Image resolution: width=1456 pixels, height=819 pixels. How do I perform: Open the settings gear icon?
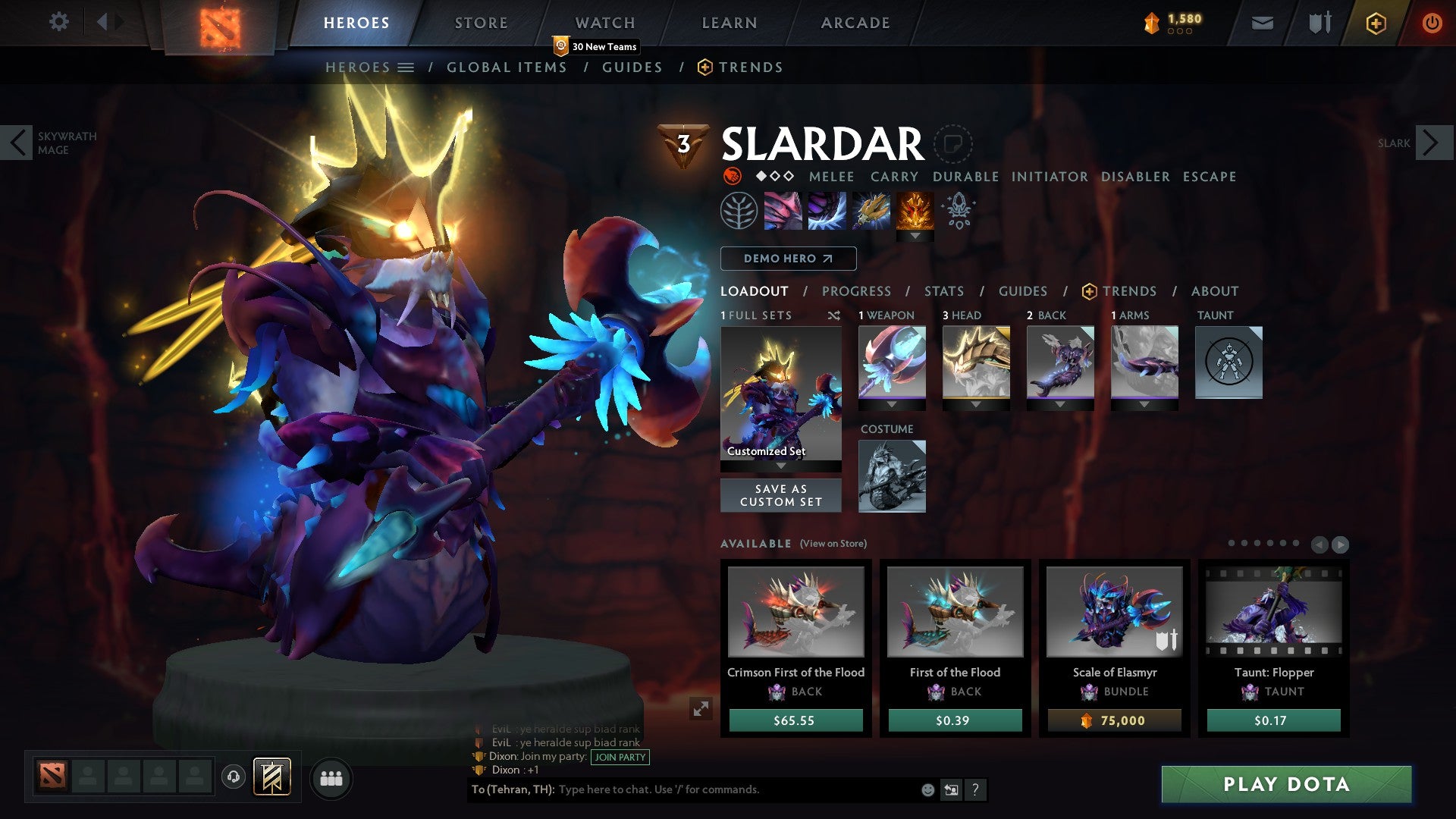59,22
